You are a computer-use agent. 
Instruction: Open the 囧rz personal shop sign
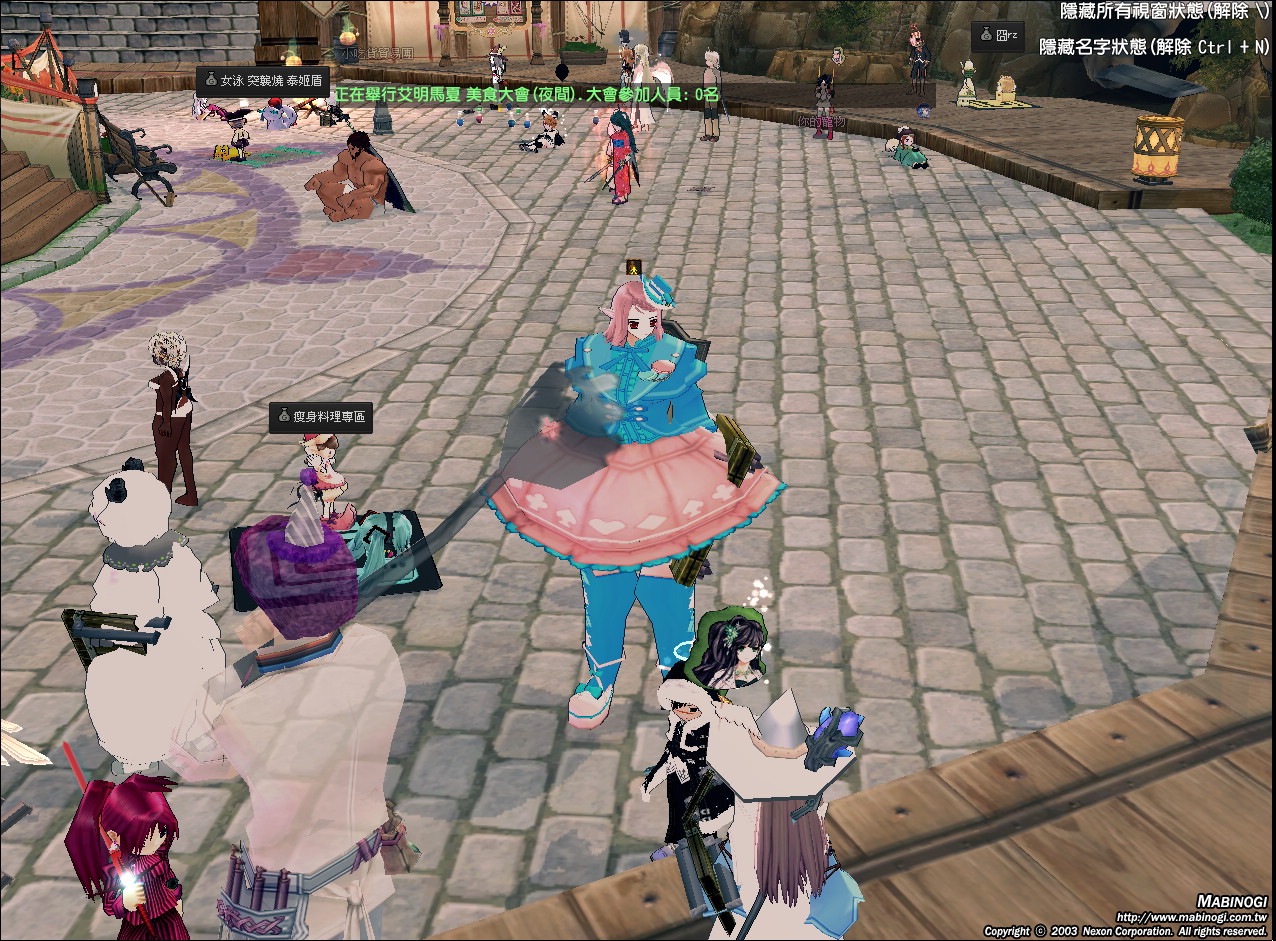point(999,35)
